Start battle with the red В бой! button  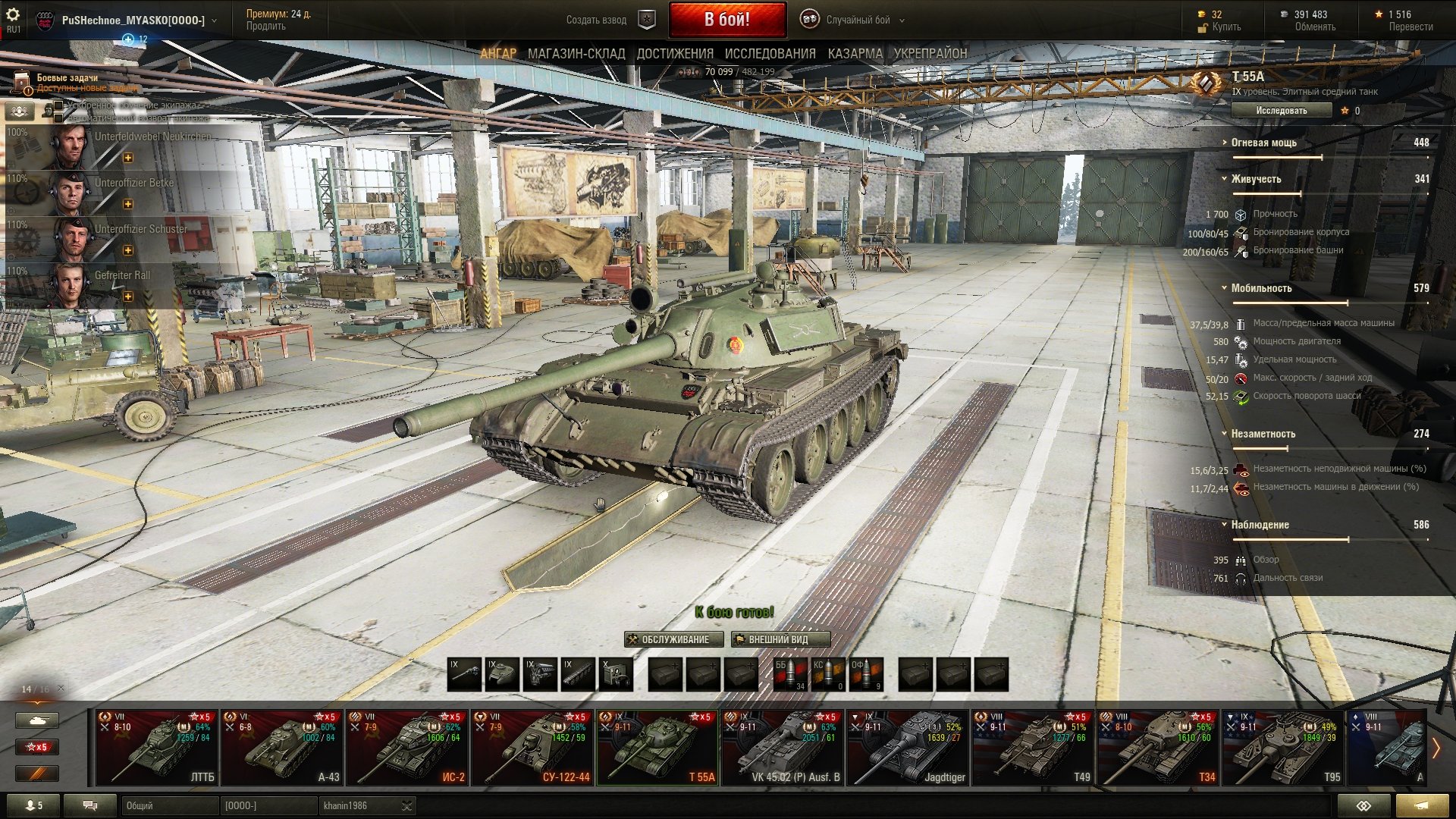(x=726, y=20)
